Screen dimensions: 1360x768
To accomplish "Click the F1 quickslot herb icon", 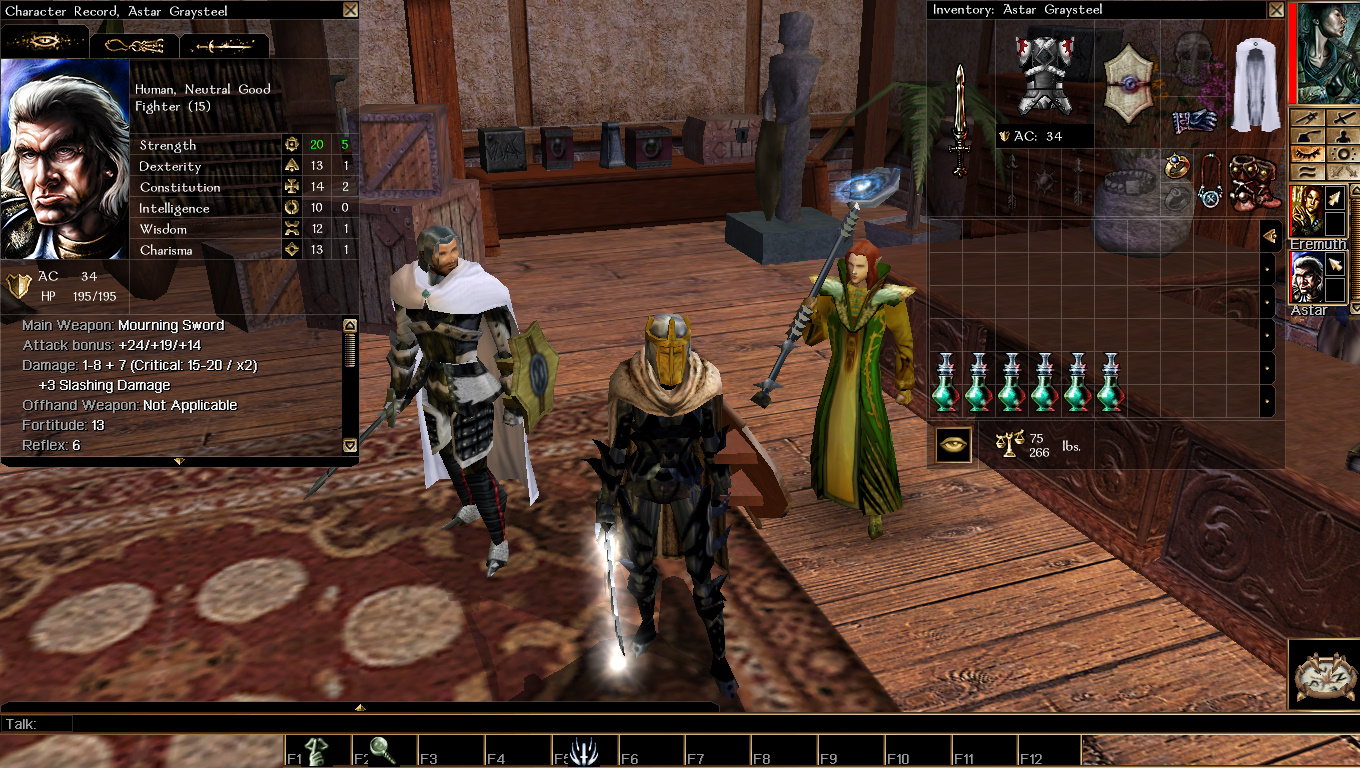I will 315,747.
